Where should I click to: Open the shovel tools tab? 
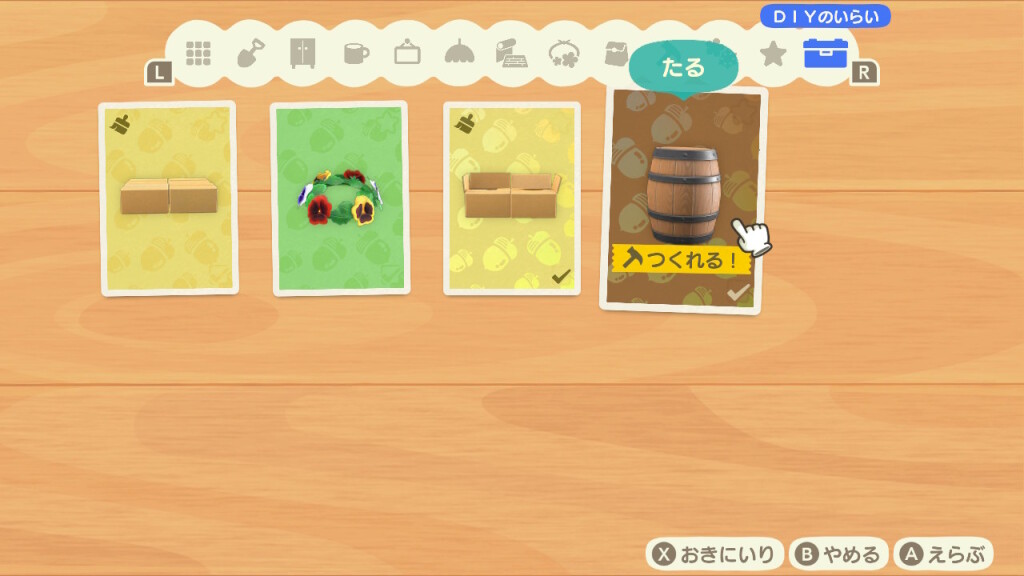pos(250,54)
